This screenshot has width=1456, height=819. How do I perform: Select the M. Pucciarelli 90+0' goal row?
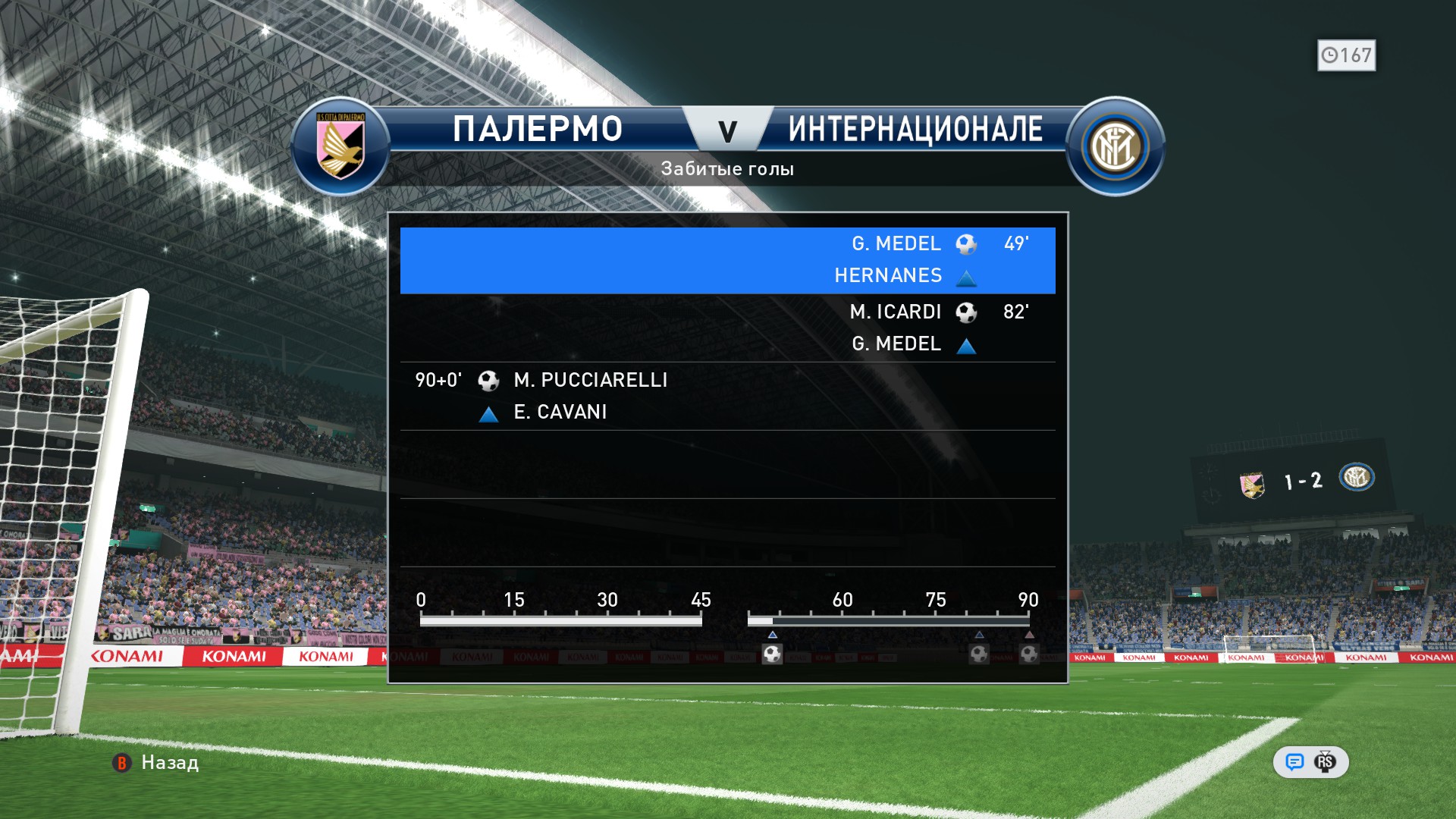click(x=727, y=396)
